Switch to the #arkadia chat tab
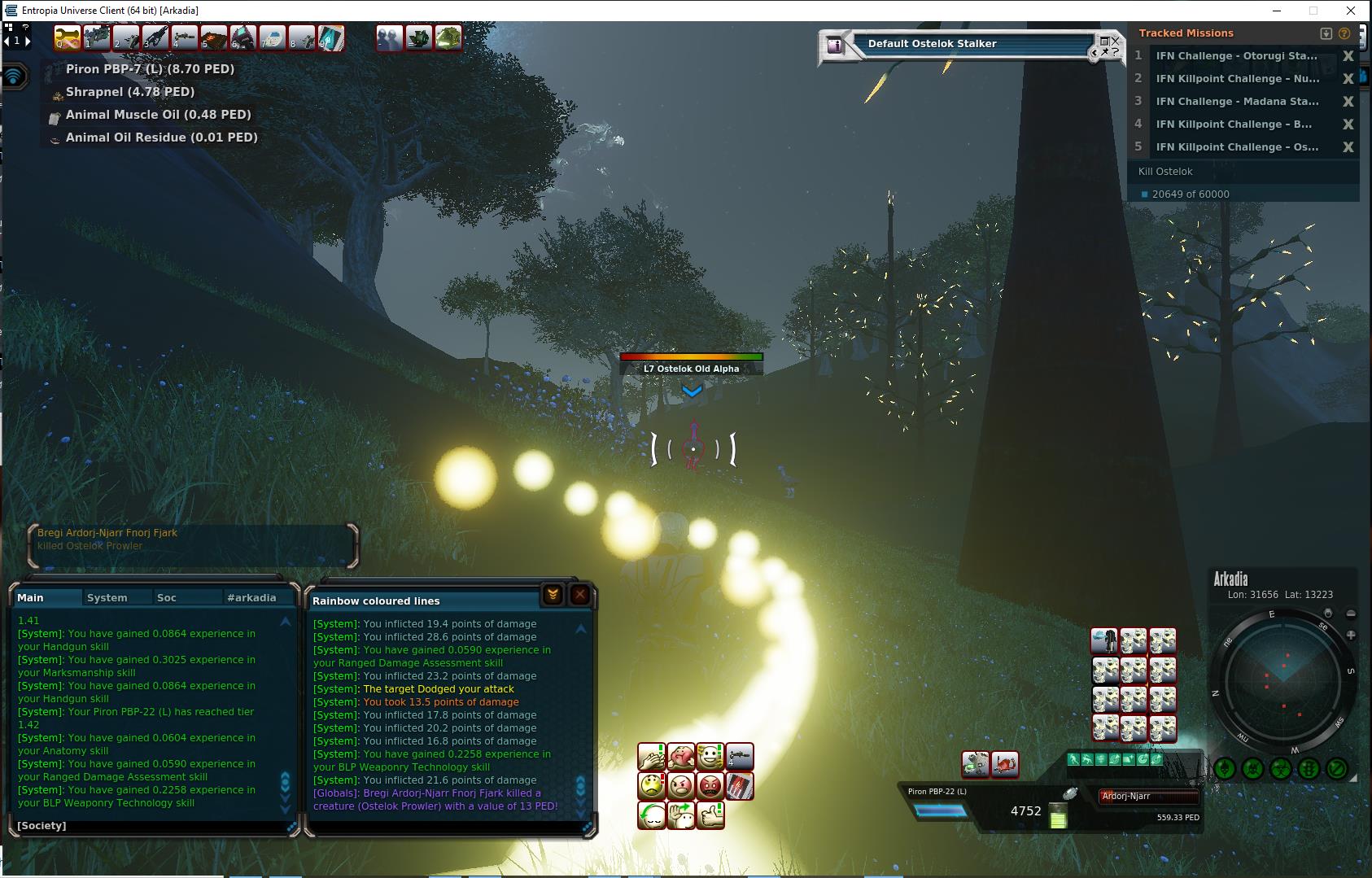Screen dimensions: 1372x878 pyautogui.click(x=251, y=597)
